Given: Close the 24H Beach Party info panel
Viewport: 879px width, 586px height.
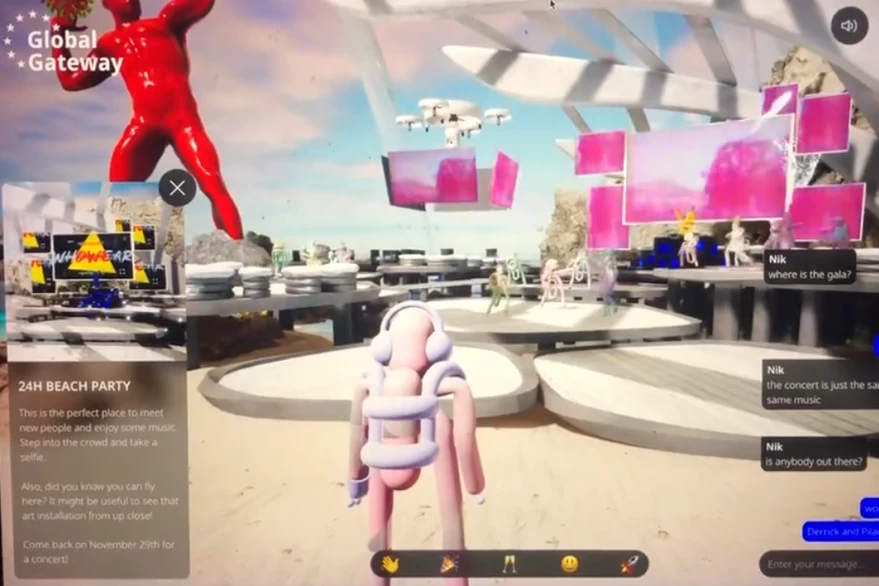Looking at the screenshot, I should coord(177,188).
